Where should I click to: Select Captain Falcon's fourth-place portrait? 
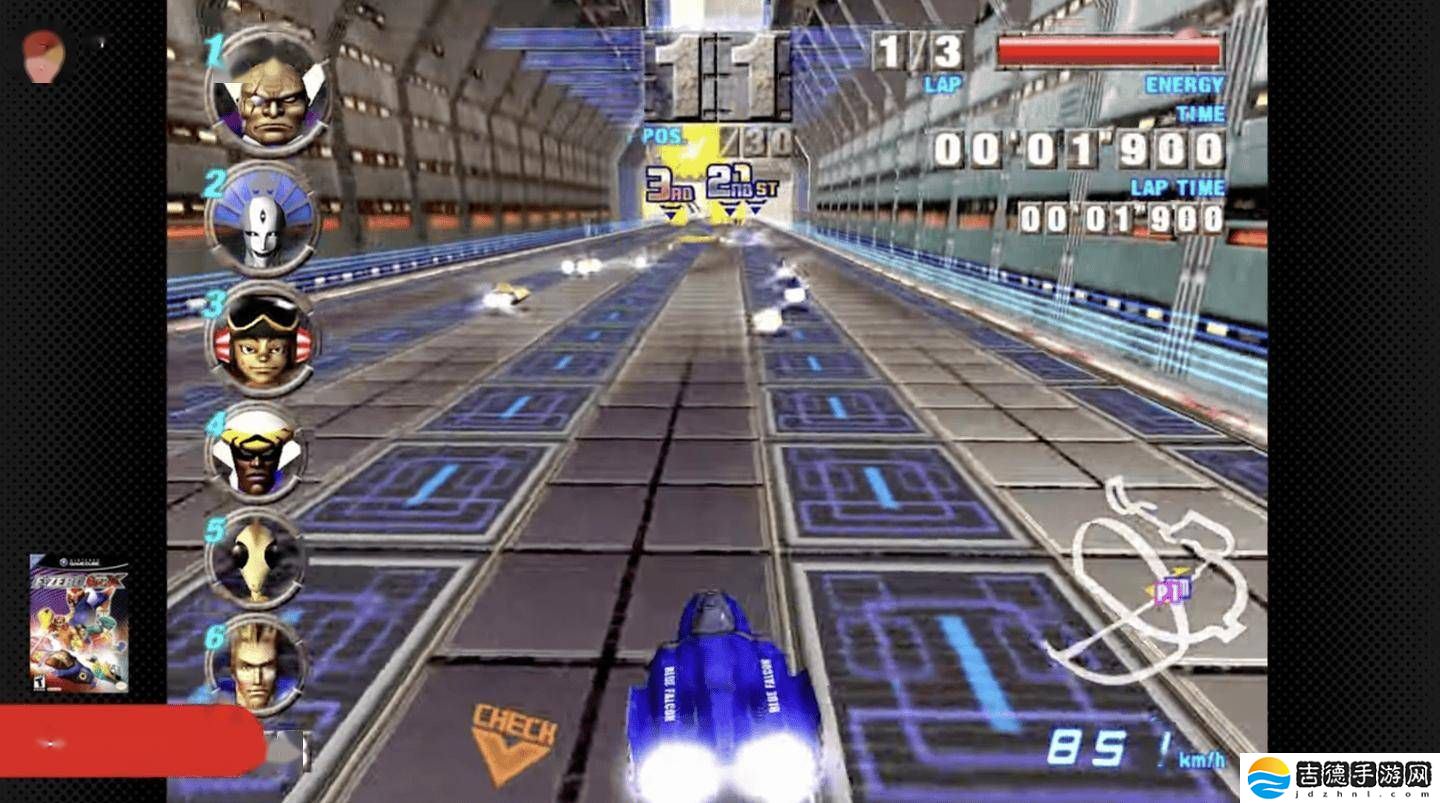click(256, 453)
